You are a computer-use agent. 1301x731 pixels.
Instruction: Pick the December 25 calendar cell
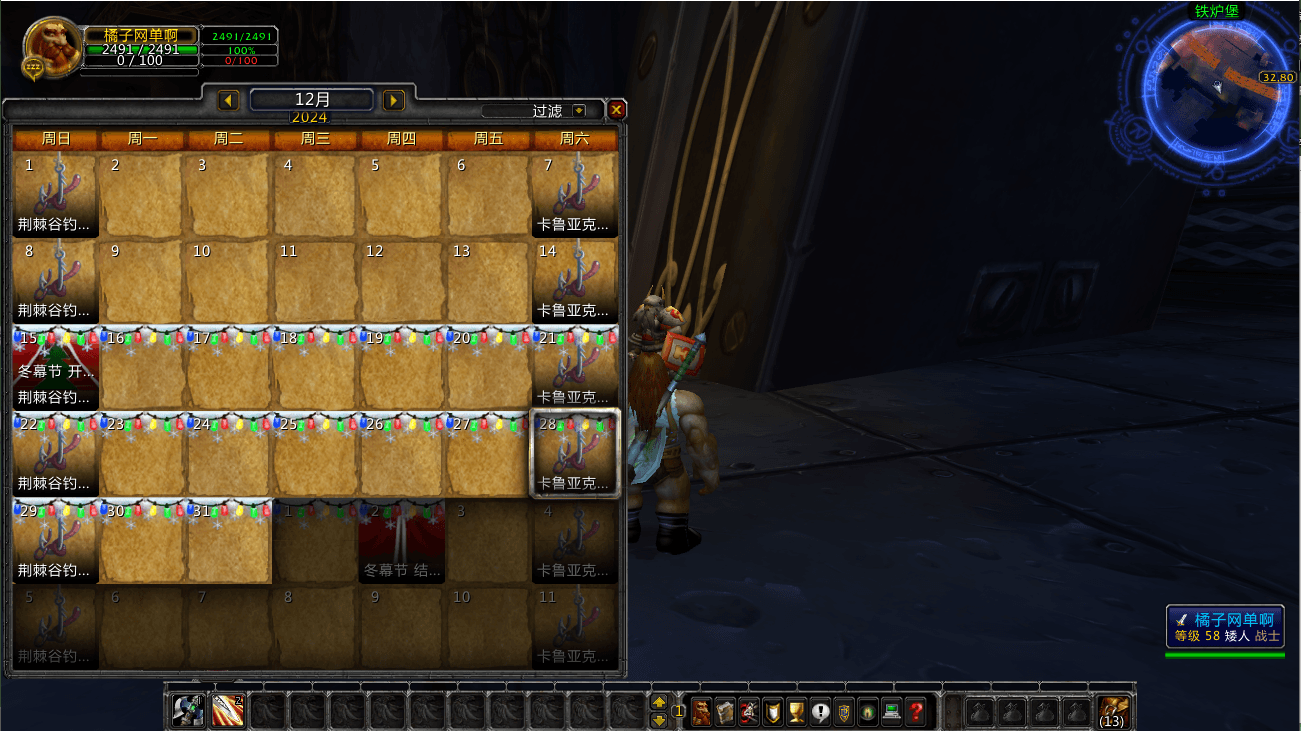(x=315, y=453)
